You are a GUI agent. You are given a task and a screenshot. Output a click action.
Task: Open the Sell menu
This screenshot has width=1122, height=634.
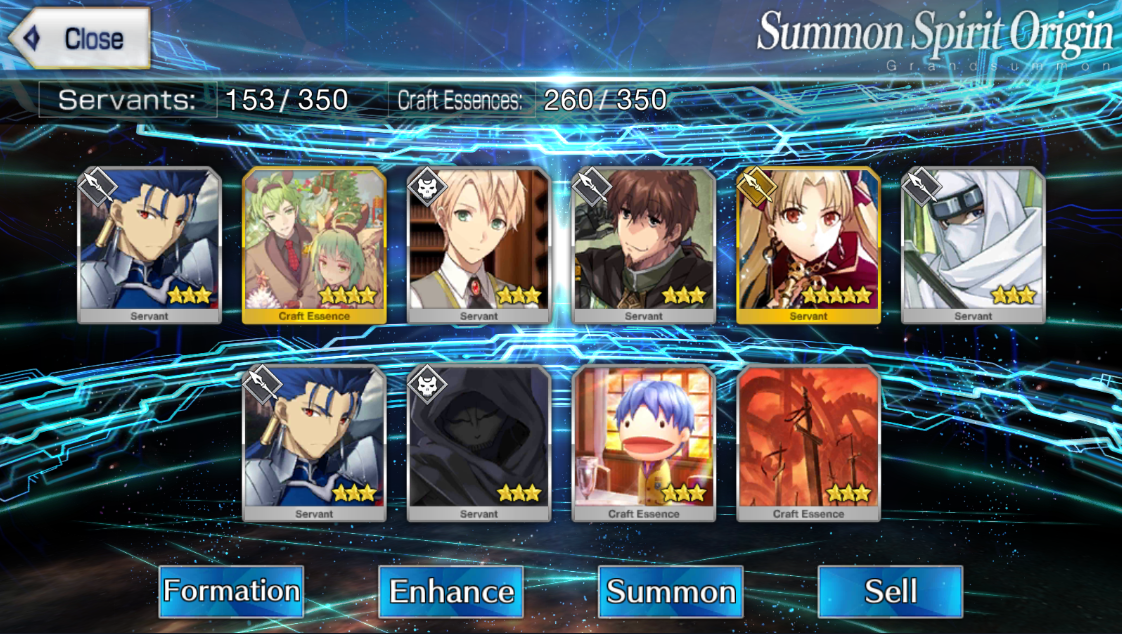click(x=890, y=591)
